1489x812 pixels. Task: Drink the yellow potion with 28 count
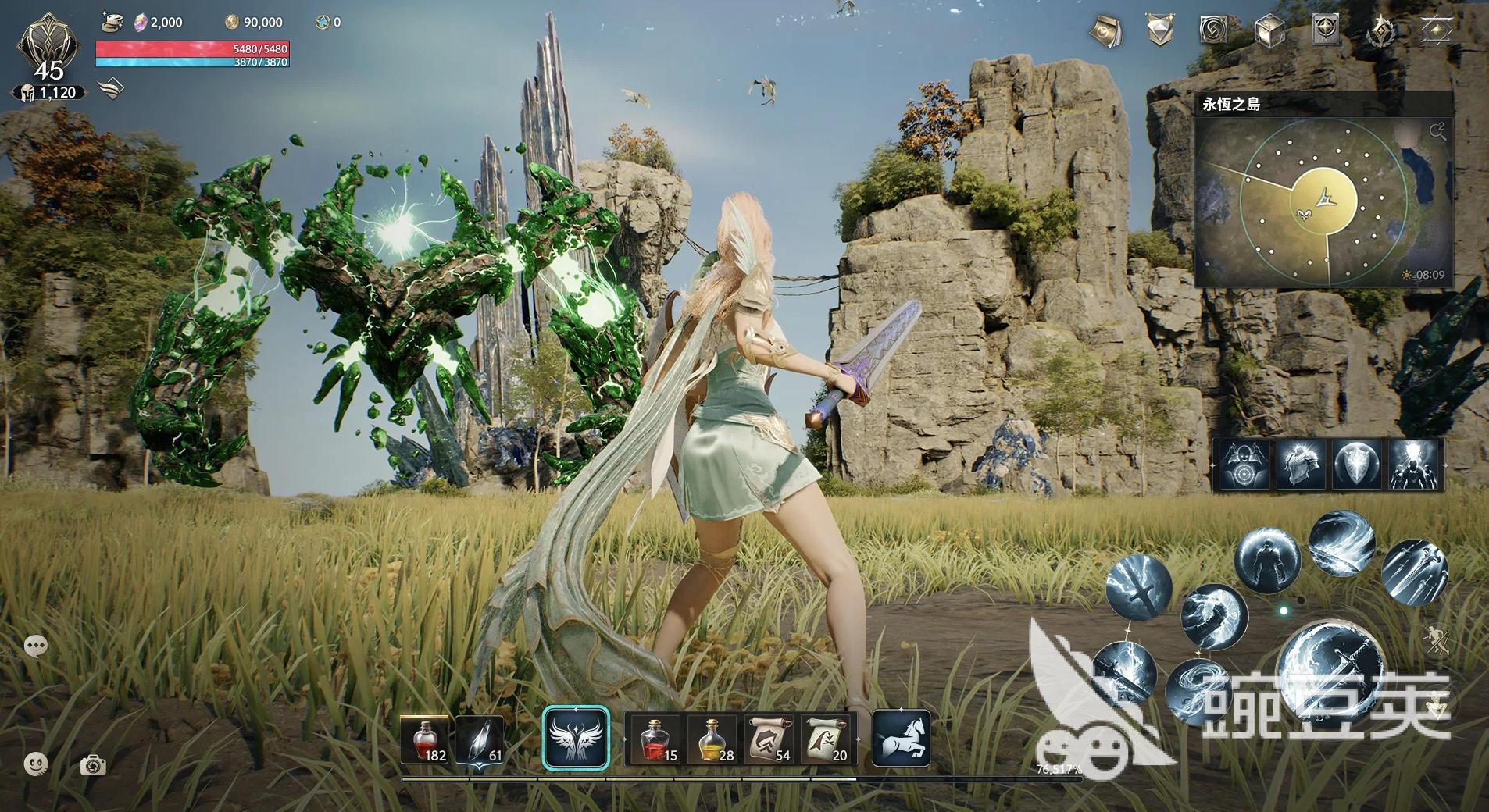click(713, 739)
